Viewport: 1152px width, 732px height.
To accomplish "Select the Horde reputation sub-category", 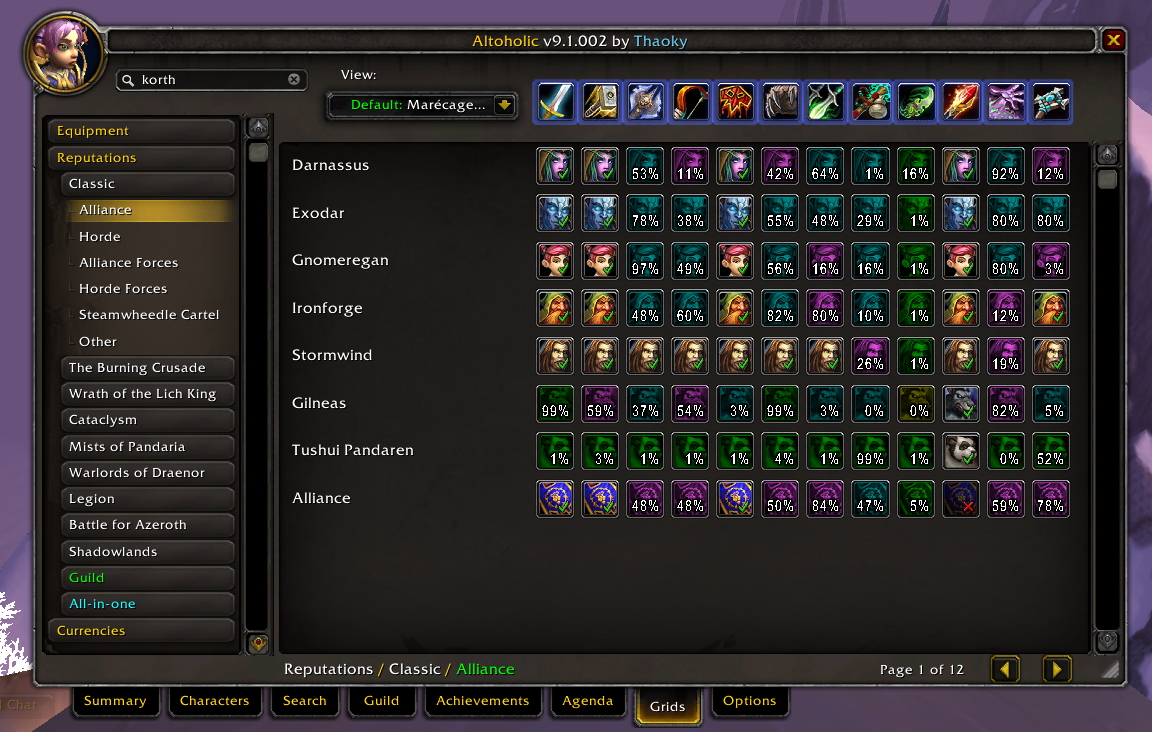I will [x=100, y=237].
